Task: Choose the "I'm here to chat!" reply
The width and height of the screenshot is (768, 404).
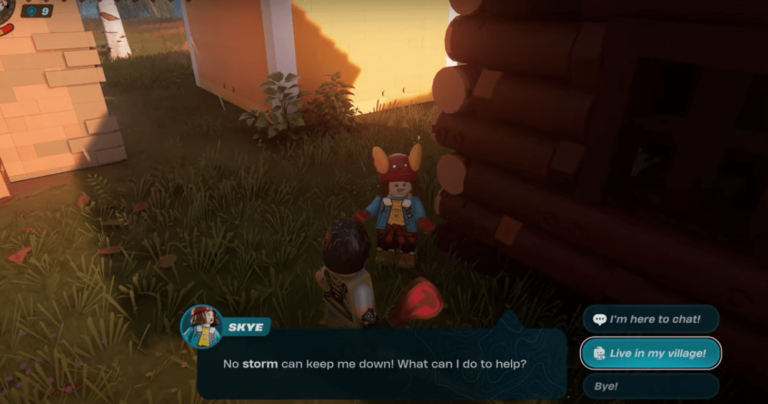Action: (x=650, y=320)
